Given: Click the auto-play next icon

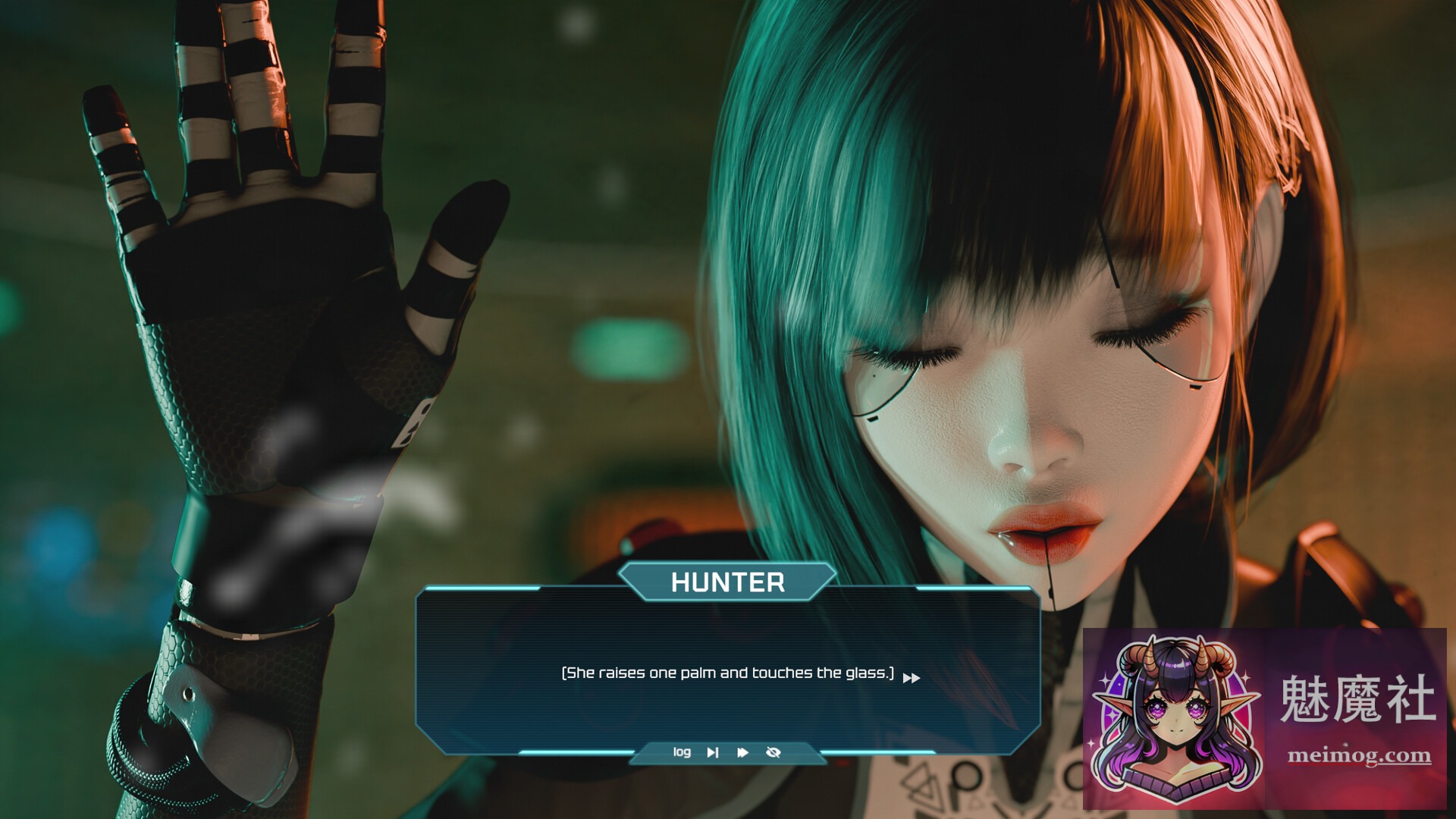Looking at the screenshot, I should 712,752.
